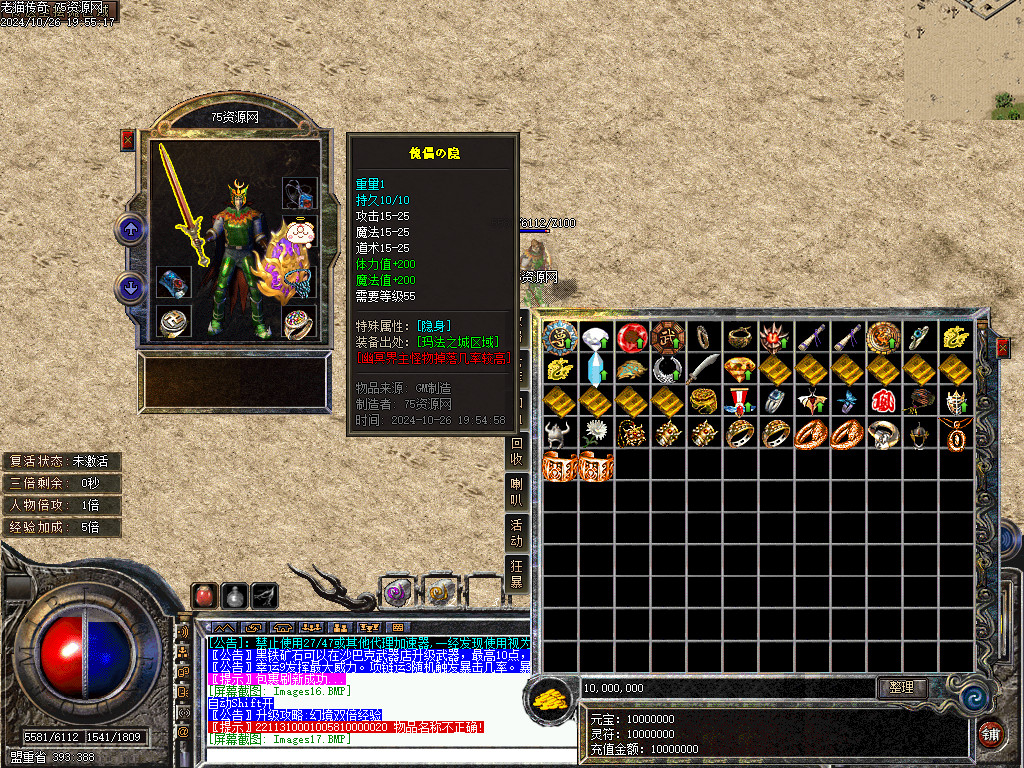This screenshot has height=768, width=1024.
Task: Click the down arrow on character panel
Action: (x=130, y=288)
